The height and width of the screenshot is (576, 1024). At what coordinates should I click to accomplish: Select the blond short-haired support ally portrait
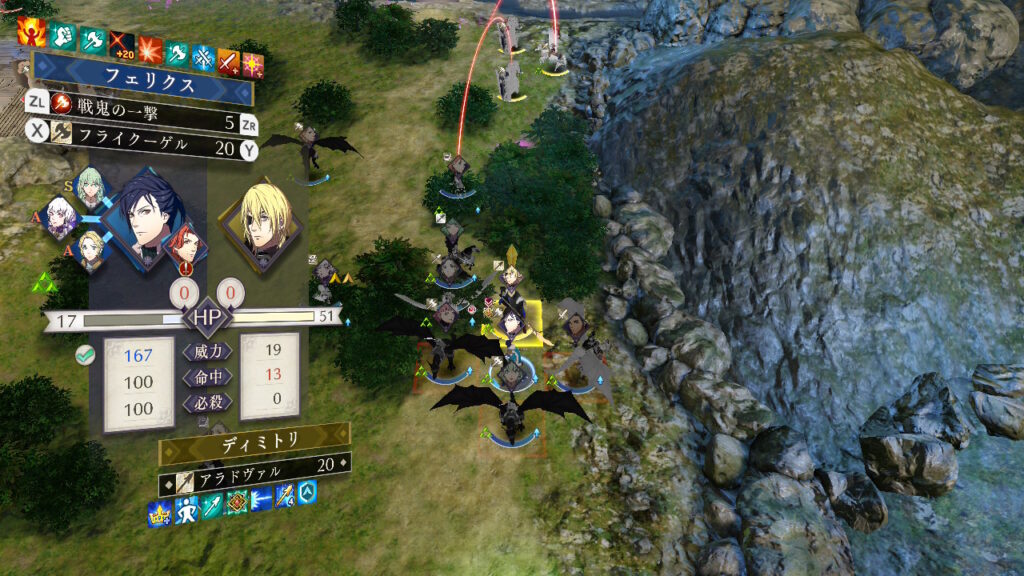point(92,250)
